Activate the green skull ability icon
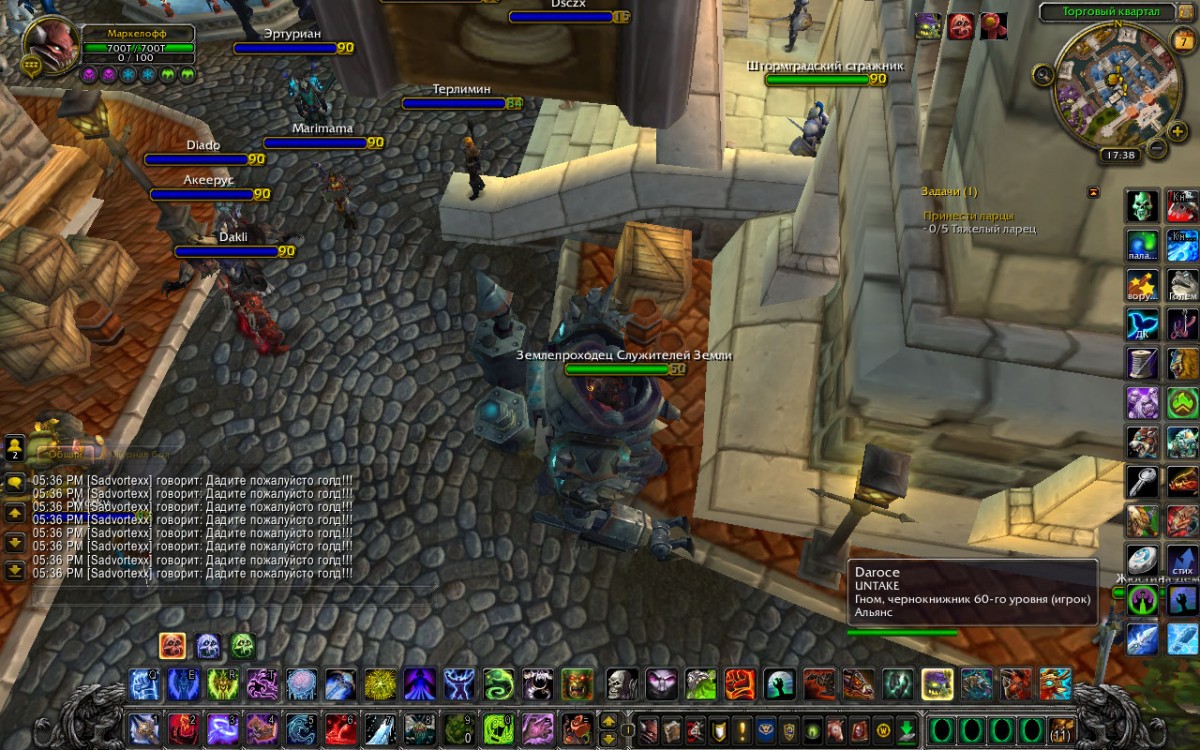 [x=1143, y=206]
